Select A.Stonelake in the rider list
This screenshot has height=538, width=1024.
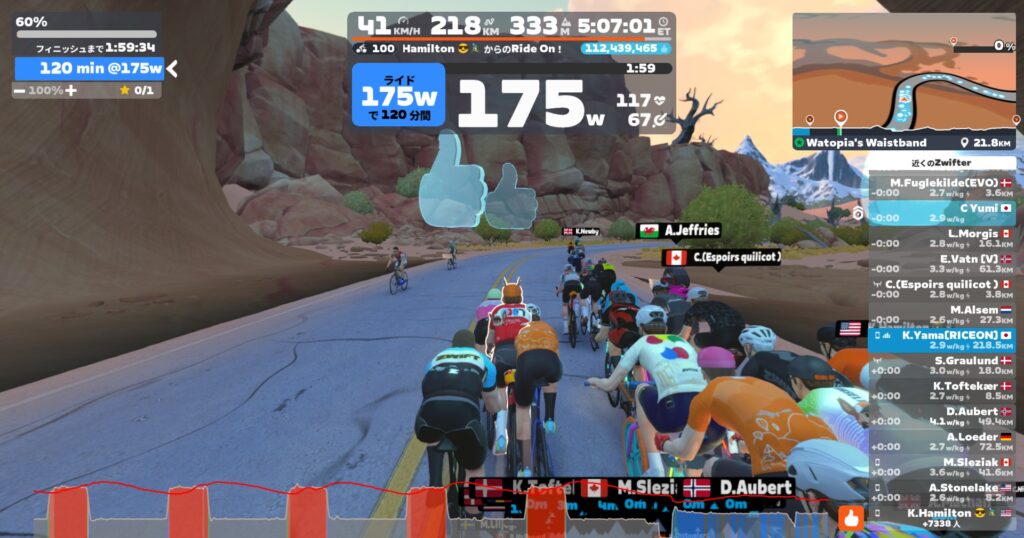(941, 493)
